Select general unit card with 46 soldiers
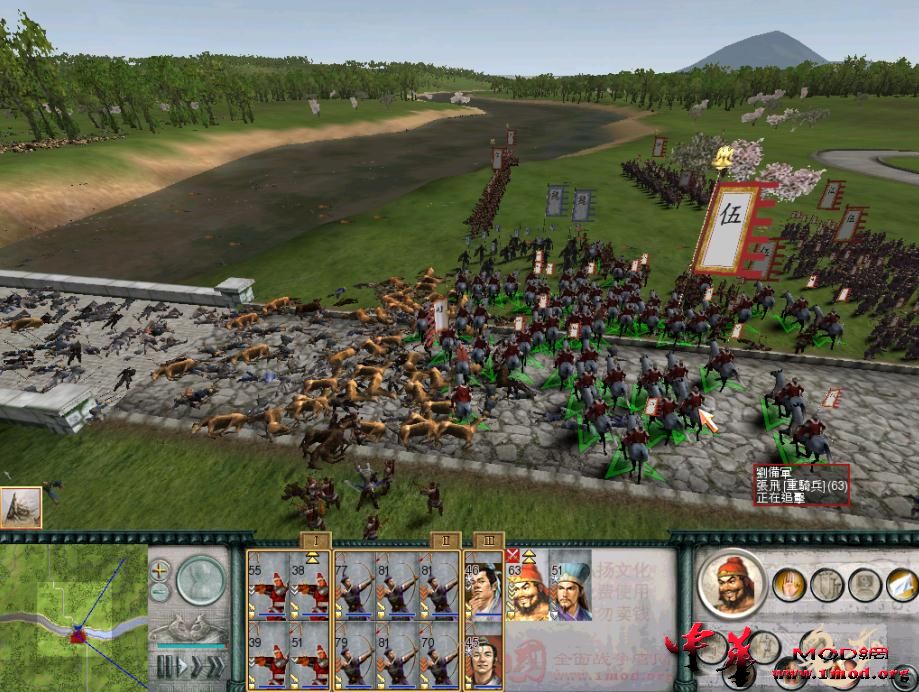Screen dimensions: 919x692 point(482,585)
